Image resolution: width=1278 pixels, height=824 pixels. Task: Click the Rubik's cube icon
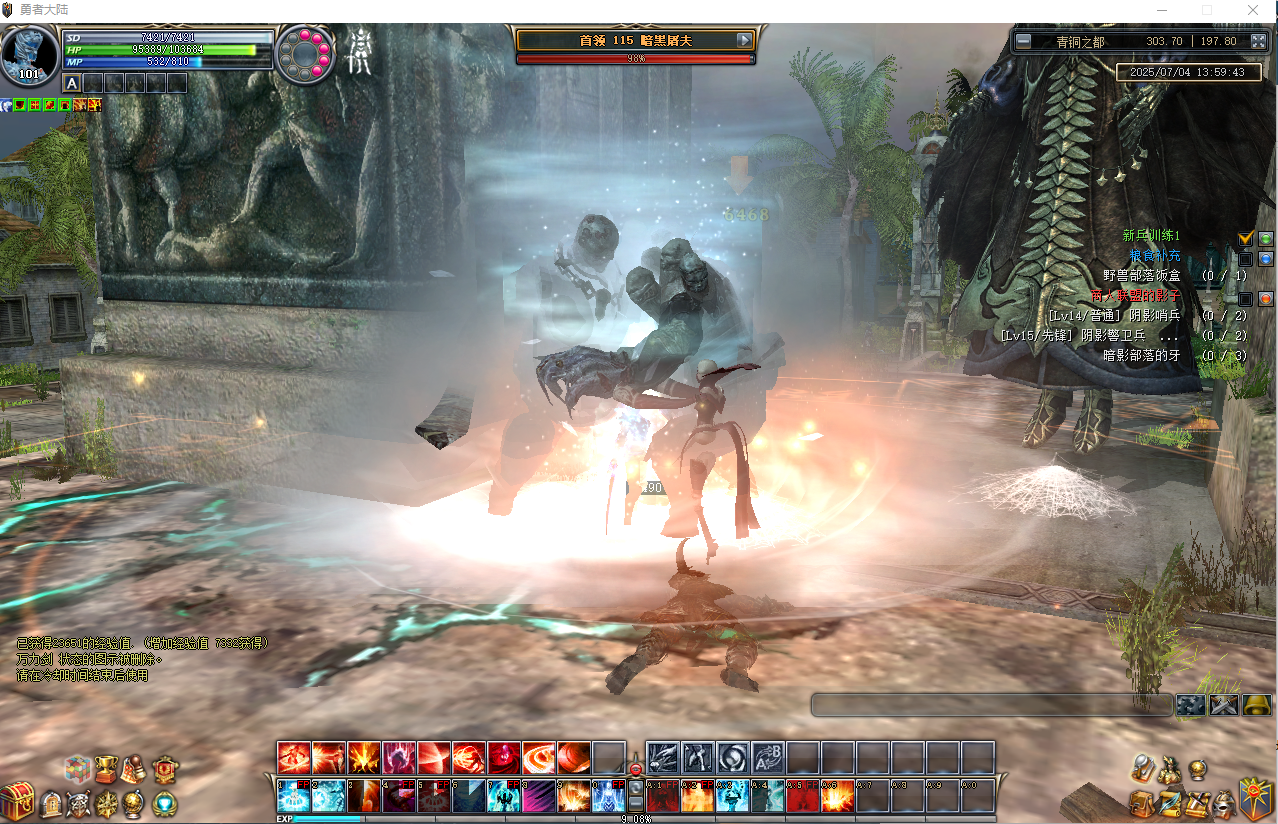pyautogui.click(x=79, y=769)
